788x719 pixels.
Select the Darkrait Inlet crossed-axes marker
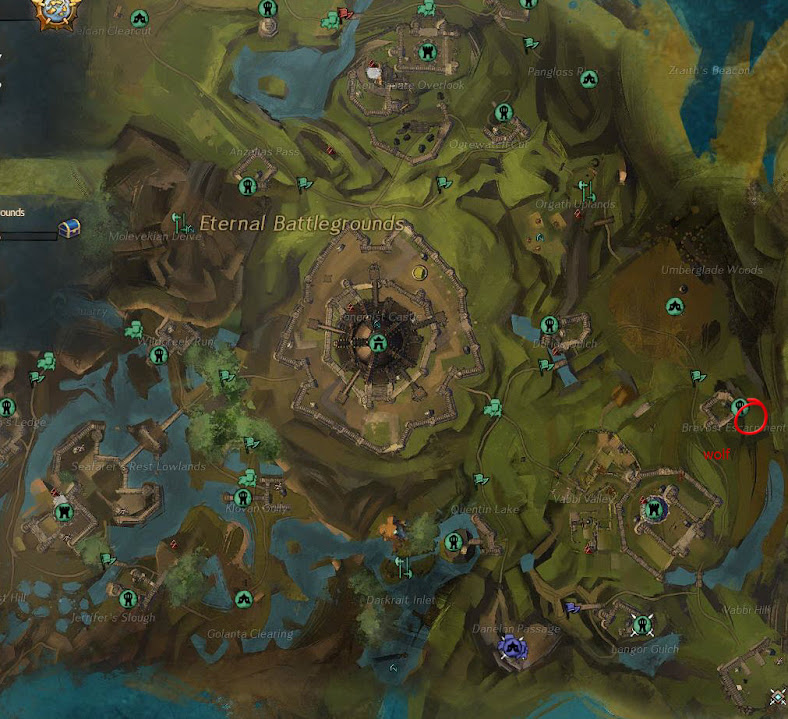404,567
